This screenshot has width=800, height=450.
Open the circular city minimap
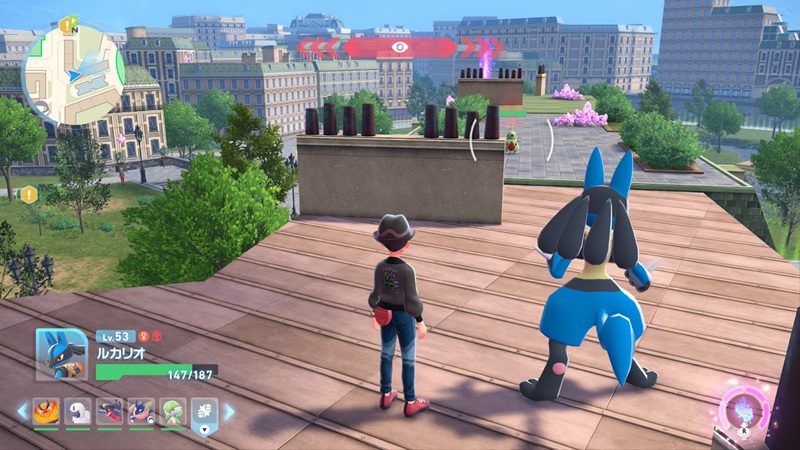(73, 75)
